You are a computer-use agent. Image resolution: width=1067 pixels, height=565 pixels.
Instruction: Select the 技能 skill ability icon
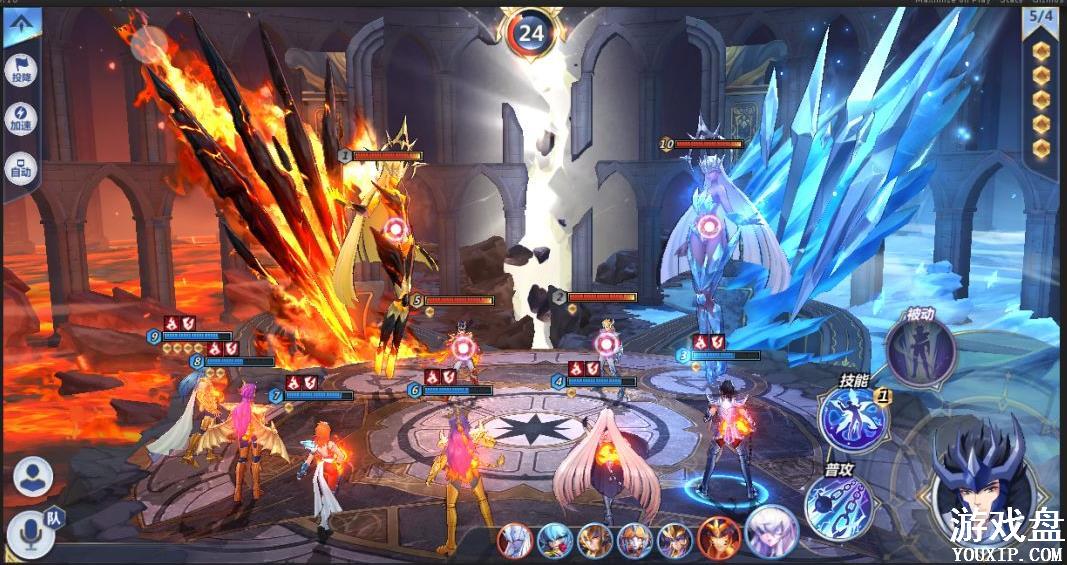tap(853, 418)
